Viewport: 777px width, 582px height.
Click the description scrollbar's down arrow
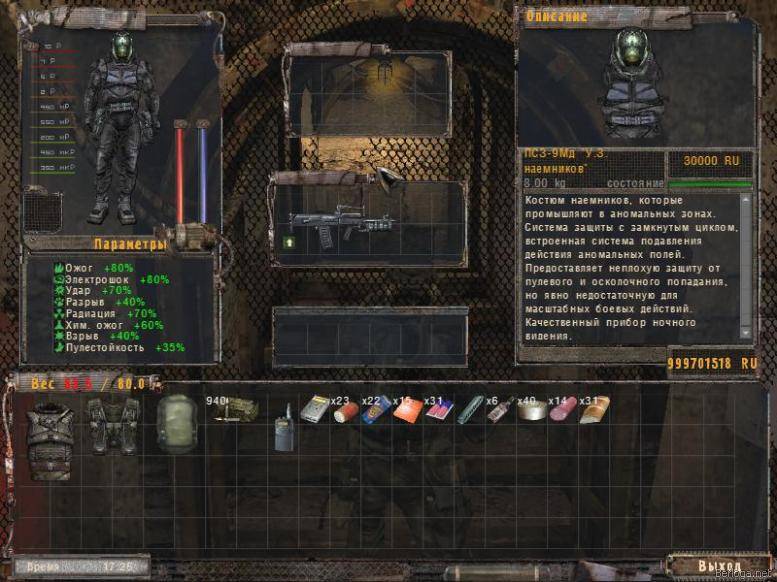coord(746,333)
